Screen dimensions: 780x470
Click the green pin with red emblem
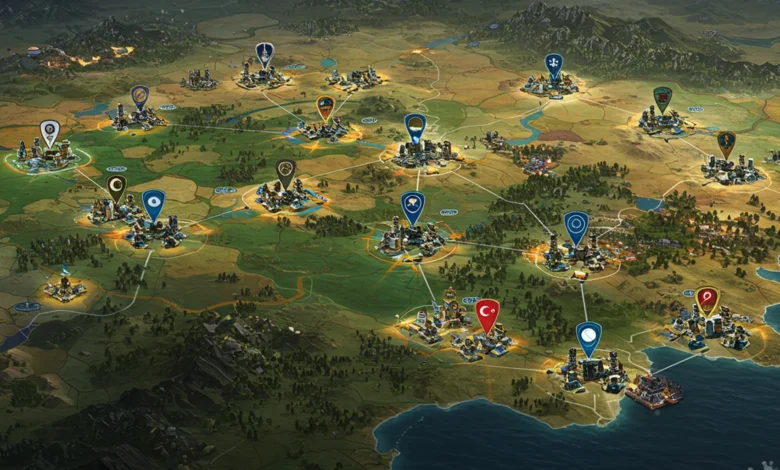pyautogui.click(x=662, y=98)
